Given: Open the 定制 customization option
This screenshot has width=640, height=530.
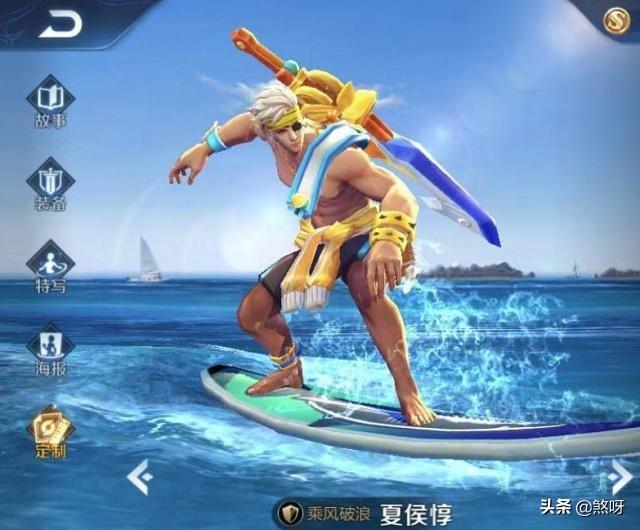Looking at the screenshot, I should coord(50,431).
